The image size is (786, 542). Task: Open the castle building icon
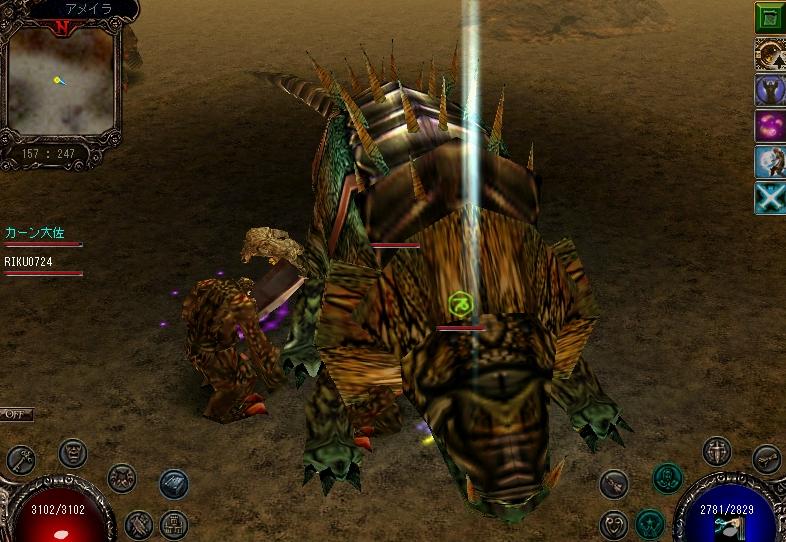click(x=174, y=522)
